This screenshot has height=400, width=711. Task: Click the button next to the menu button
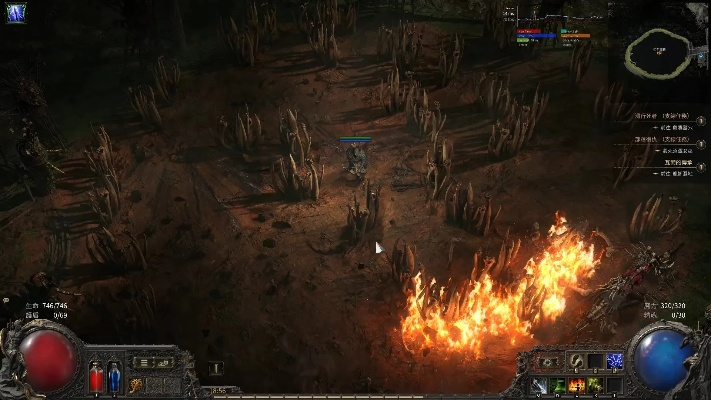point(161,362)
